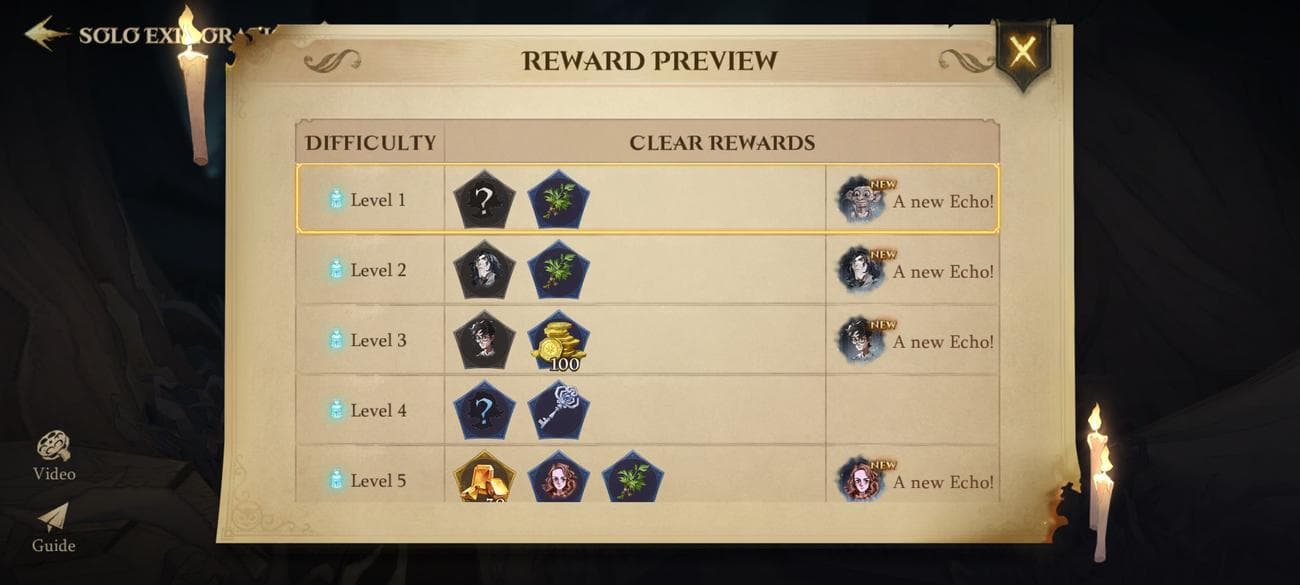View Level 5 gold bars reward
1300x585 pixels.
point(484,479)
